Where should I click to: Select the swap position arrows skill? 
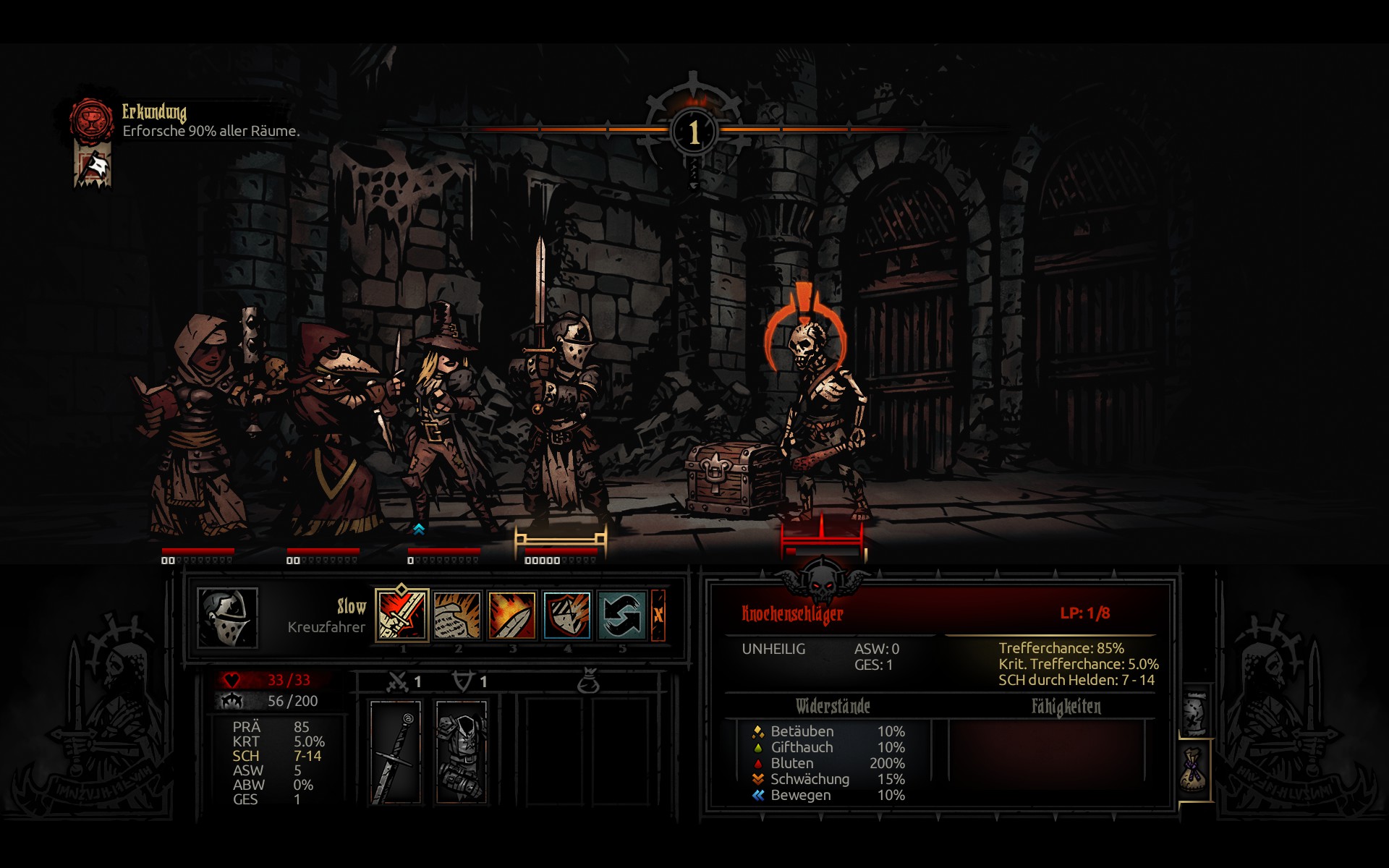[621, 616]
